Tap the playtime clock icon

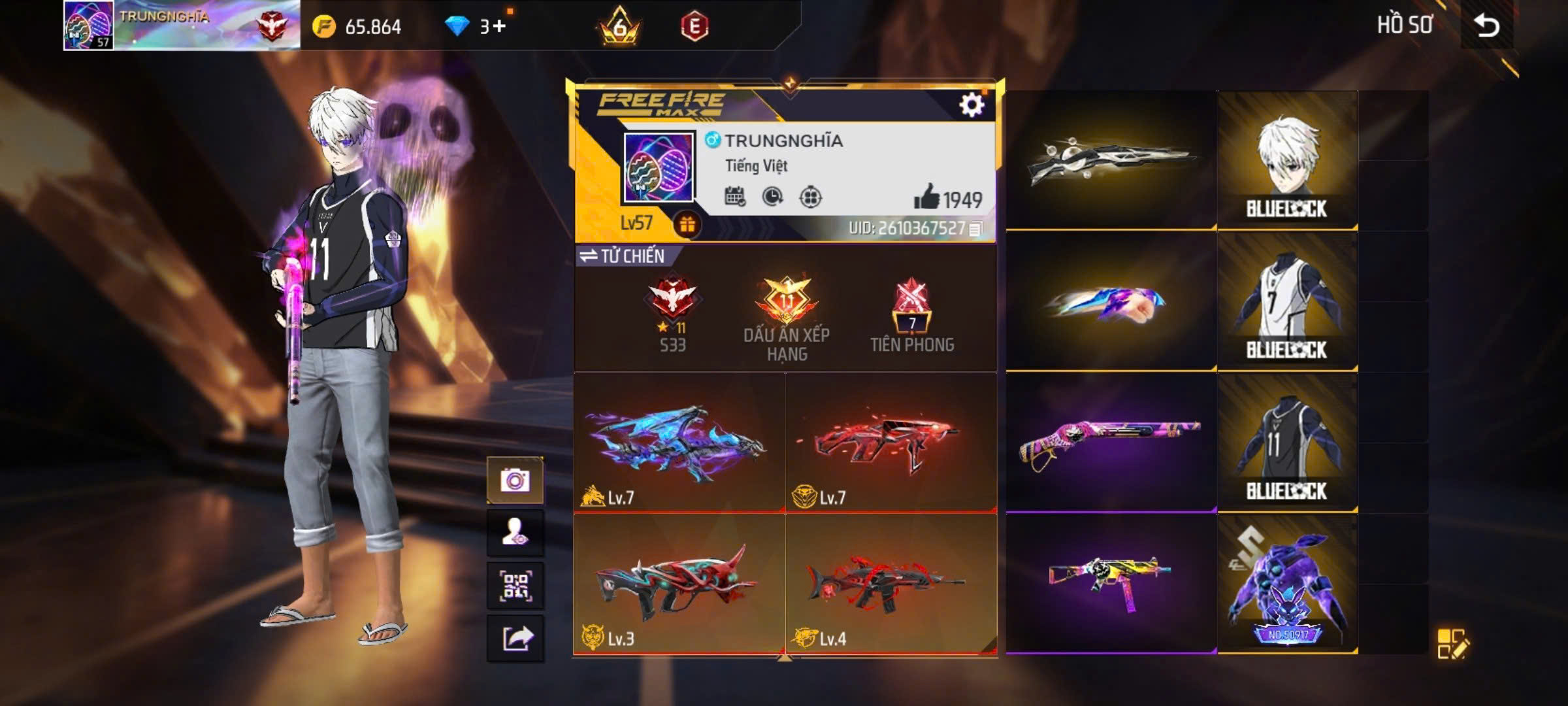click(774, 194)
